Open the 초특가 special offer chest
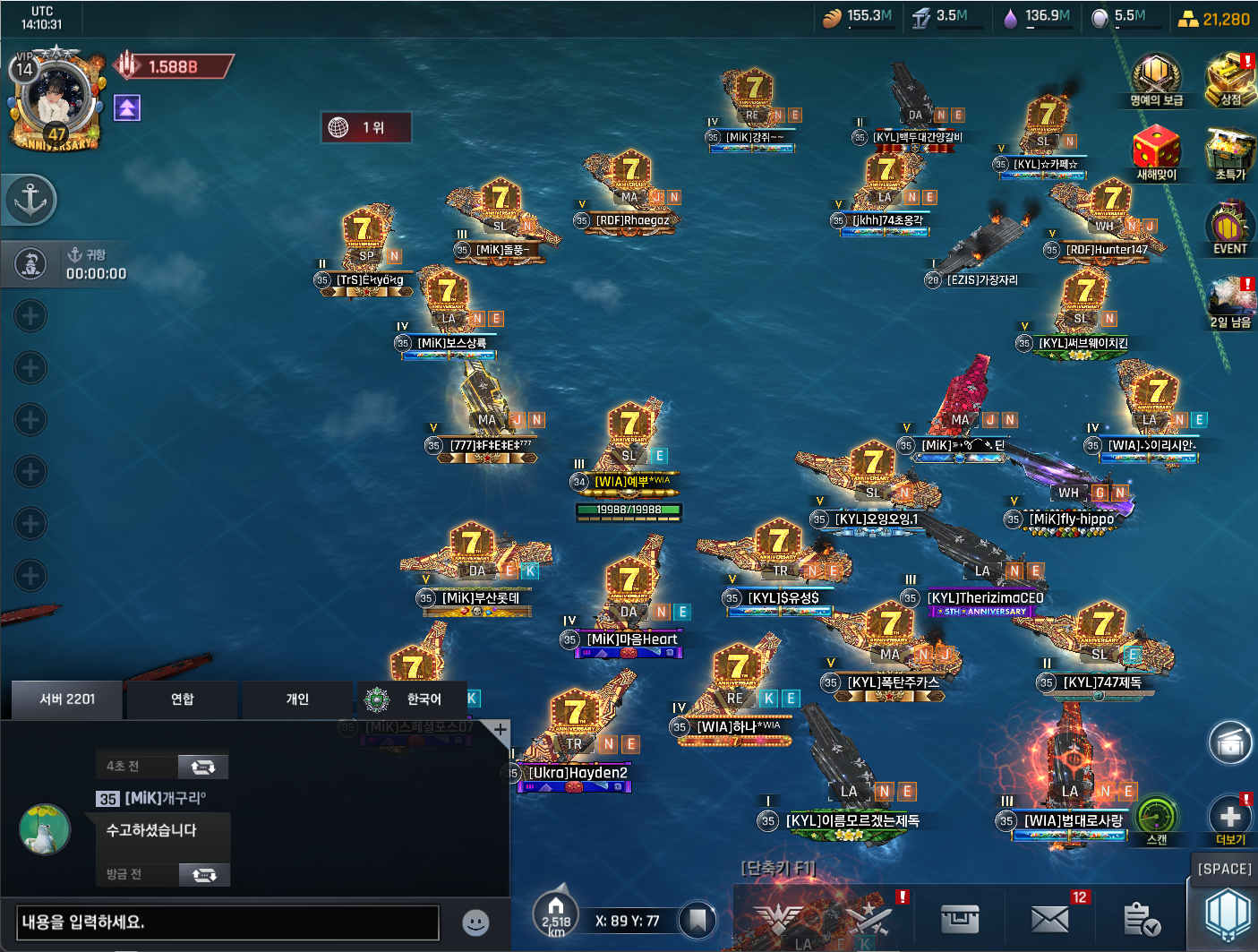The width and height of the screenshot is (1258, 952). 1231,152
